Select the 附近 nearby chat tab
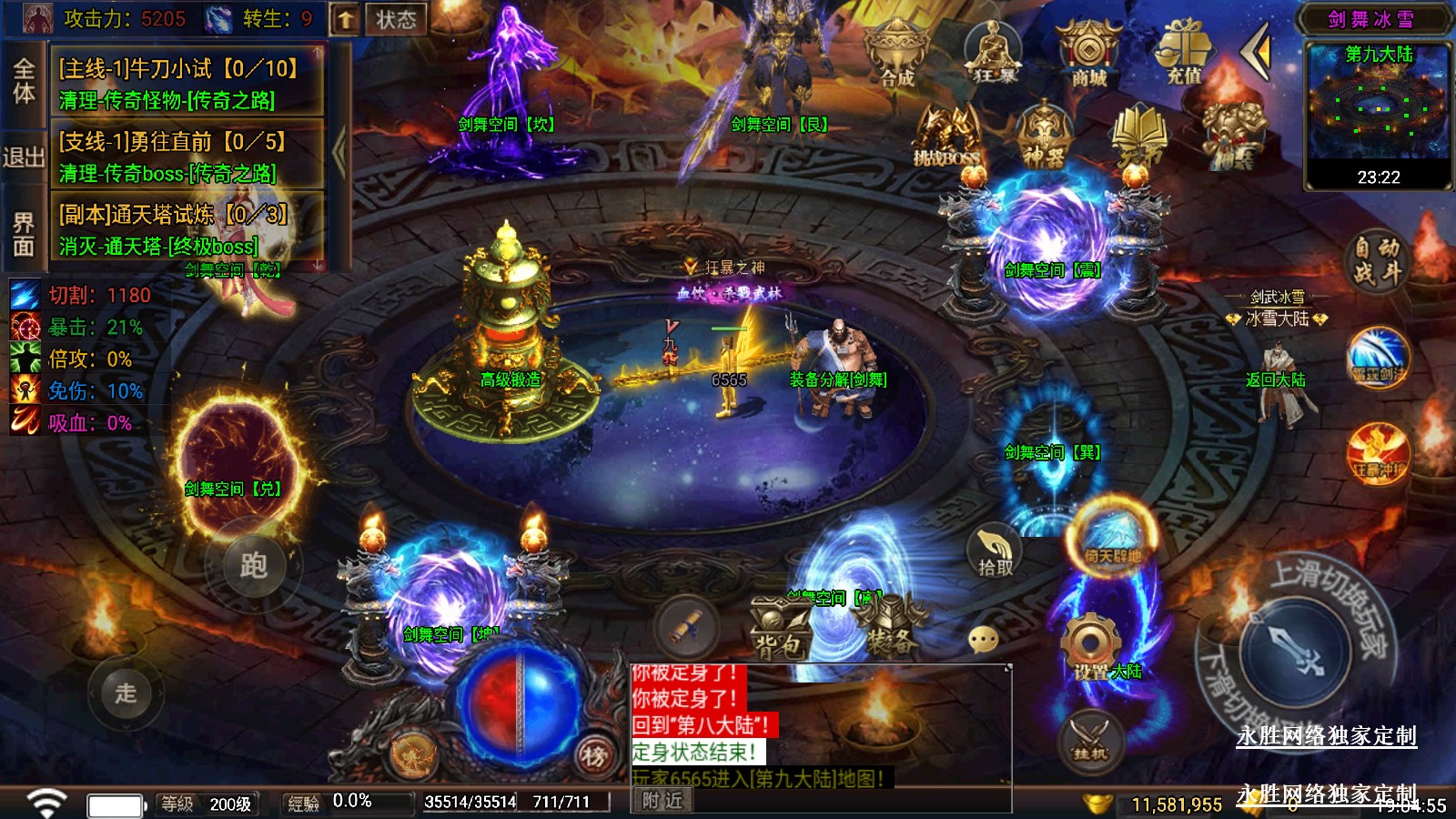1456x819 pixels. (x=662, y=800)
